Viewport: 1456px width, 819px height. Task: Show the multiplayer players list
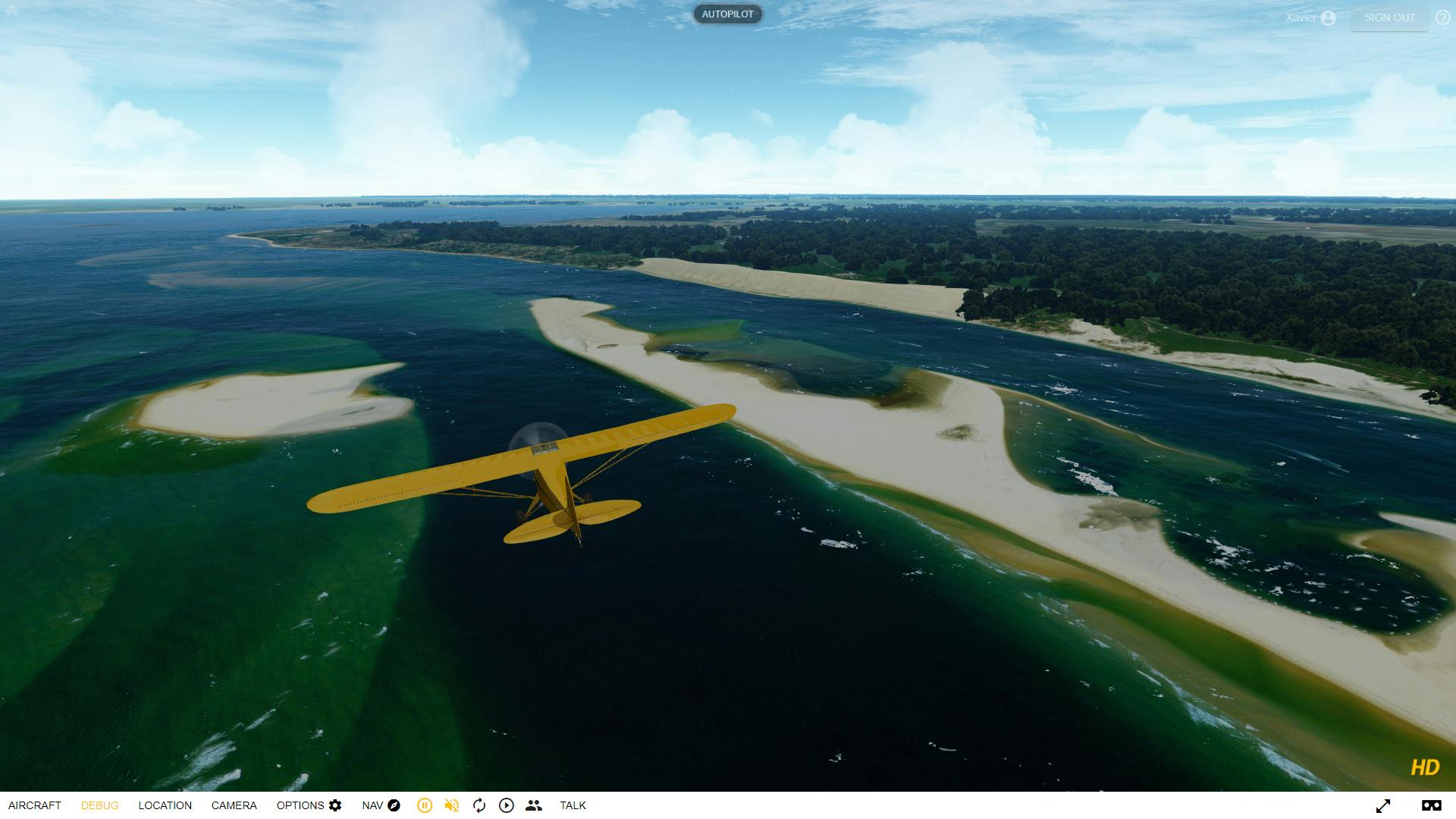(x=534, y=805)
